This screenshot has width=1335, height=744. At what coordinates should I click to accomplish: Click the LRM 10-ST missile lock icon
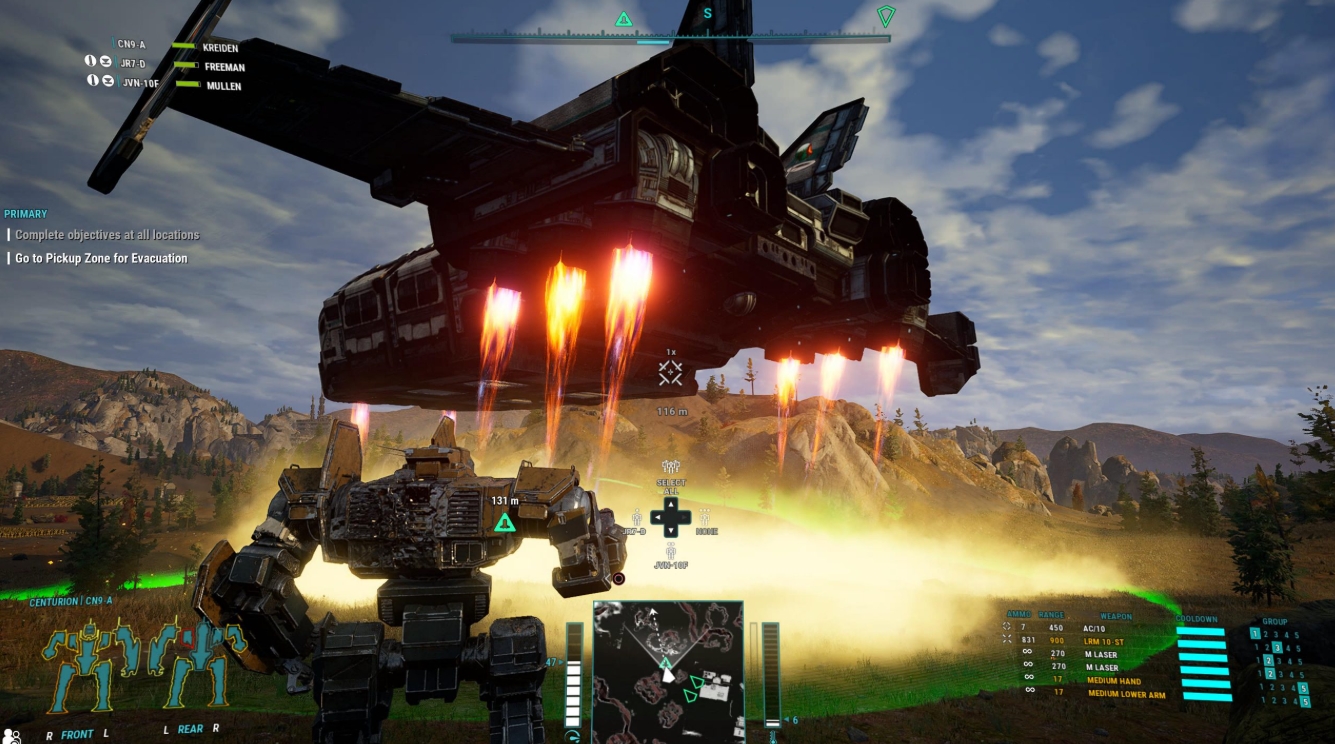(1006, 640)
